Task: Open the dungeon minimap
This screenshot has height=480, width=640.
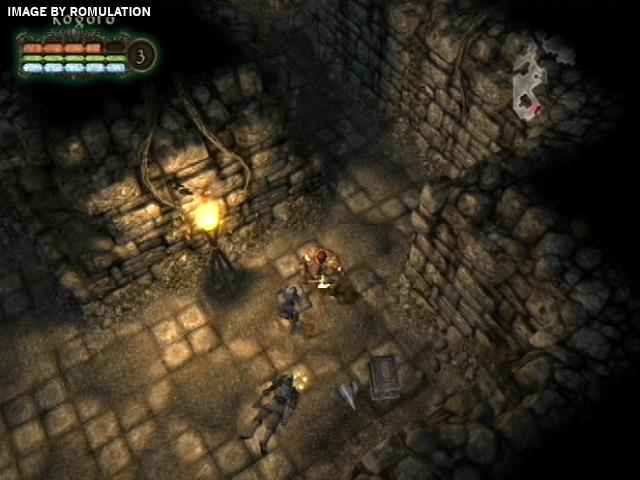Action: (531, 78)
